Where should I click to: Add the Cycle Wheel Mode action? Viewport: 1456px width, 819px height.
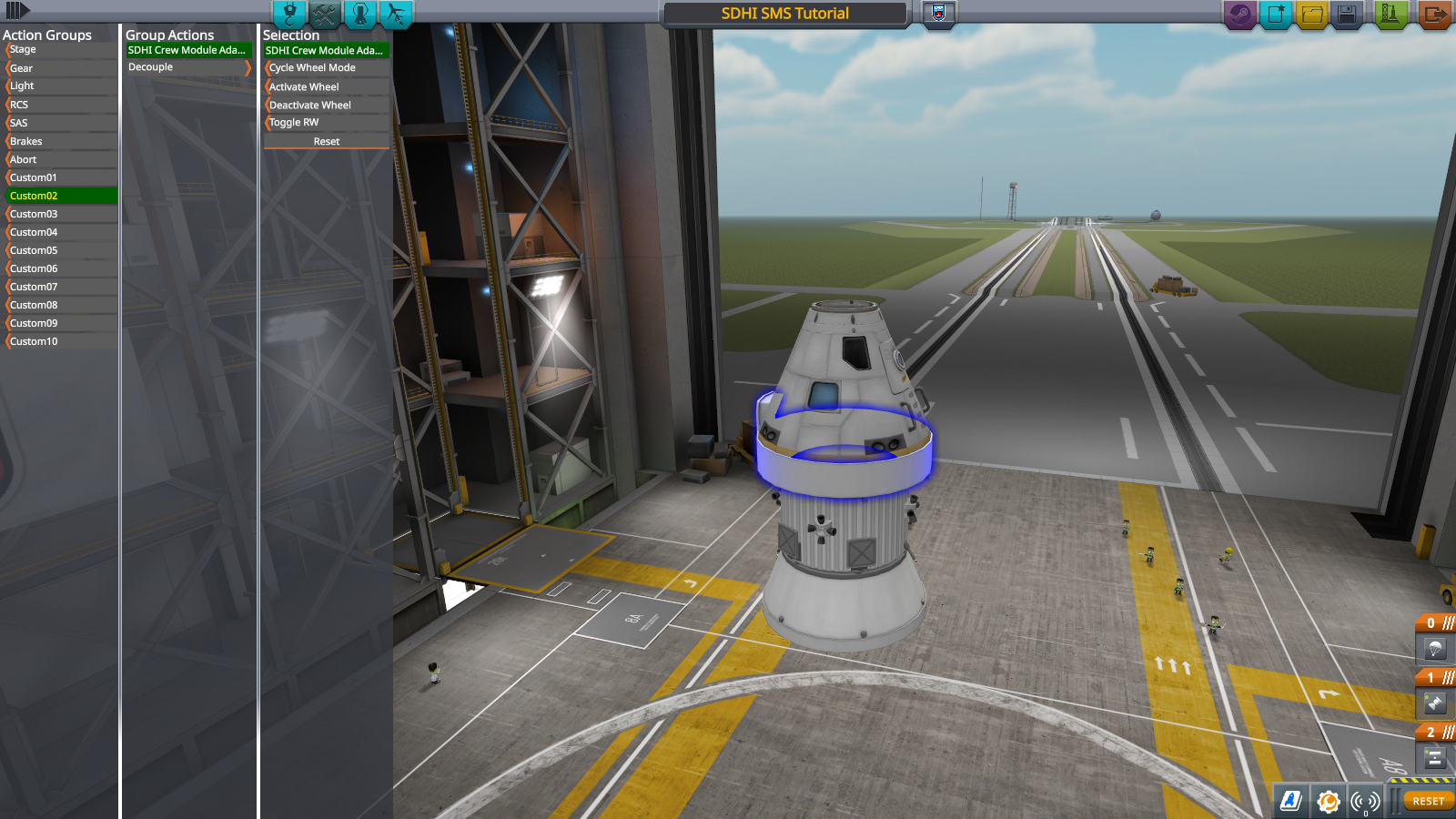pos(325,68)
